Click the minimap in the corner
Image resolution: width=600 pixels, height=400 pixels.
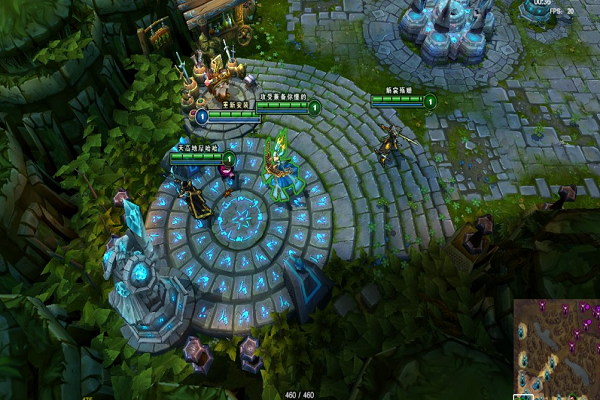tap(556, 349)
